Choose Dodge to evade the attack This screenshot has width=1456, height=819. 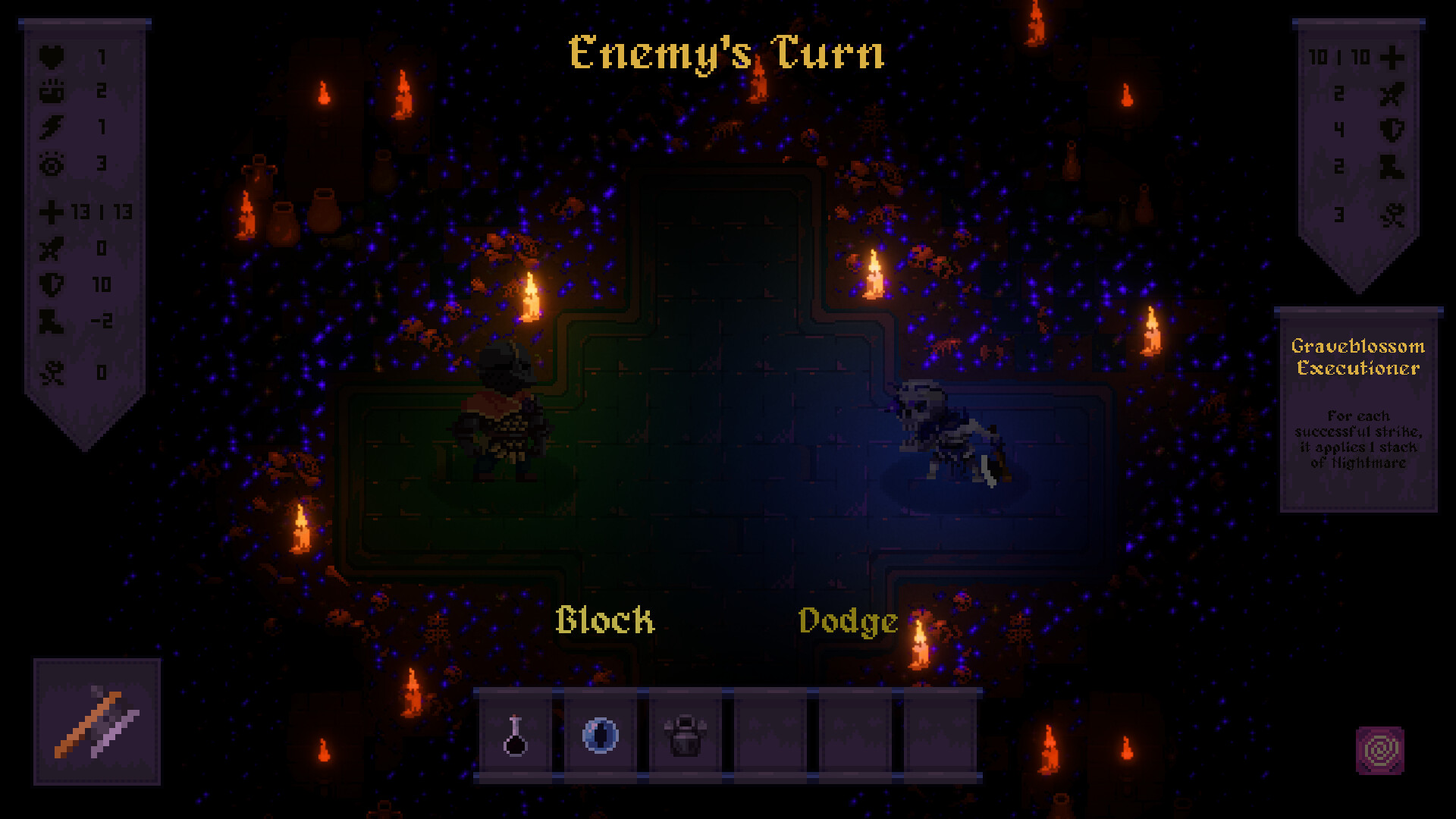click(x=847, y=621)
